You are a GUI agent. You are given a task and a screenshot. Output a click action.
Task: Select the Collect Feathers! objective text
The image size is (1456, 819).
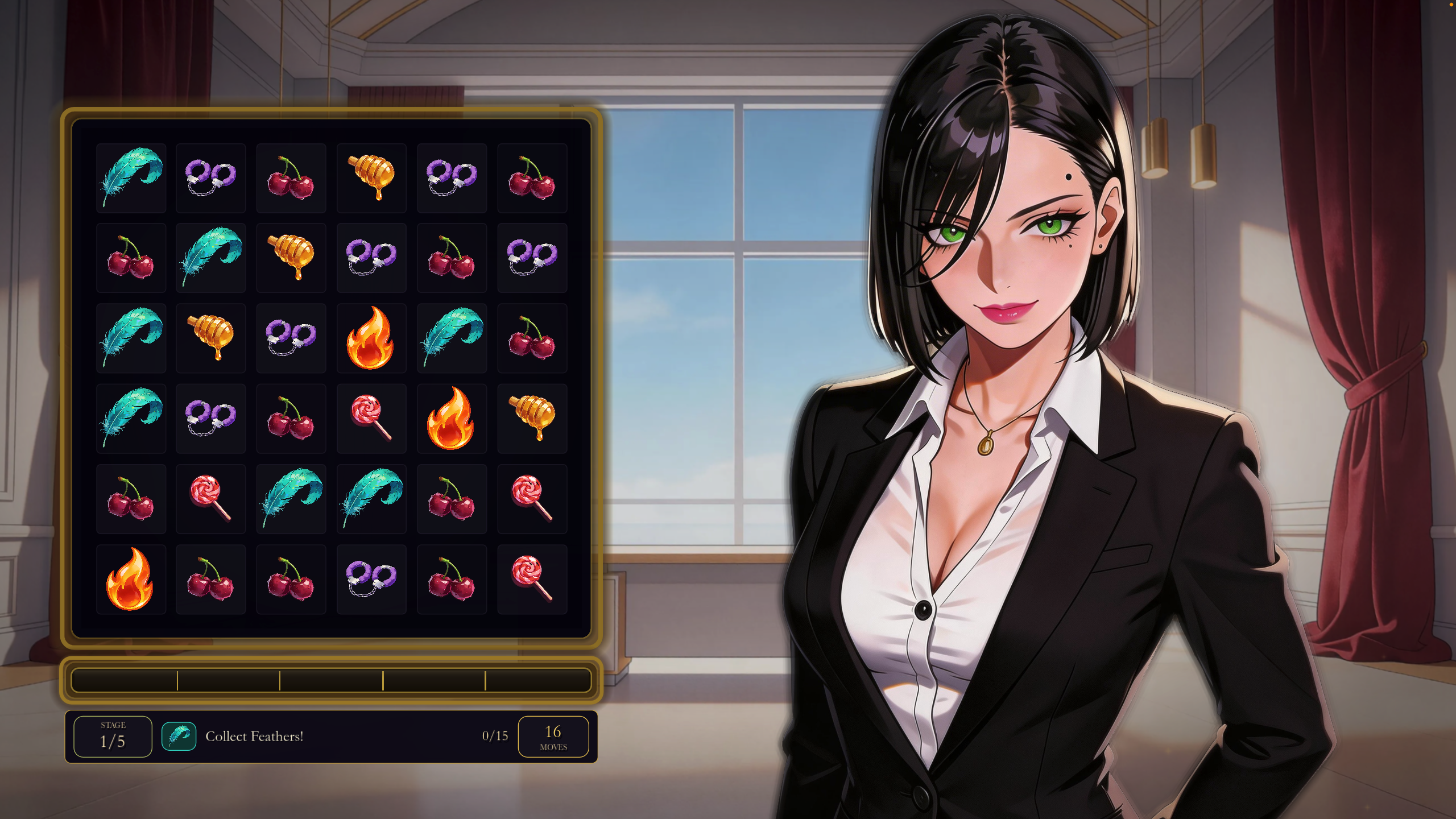pyautogui.click(x=255, y=736)
